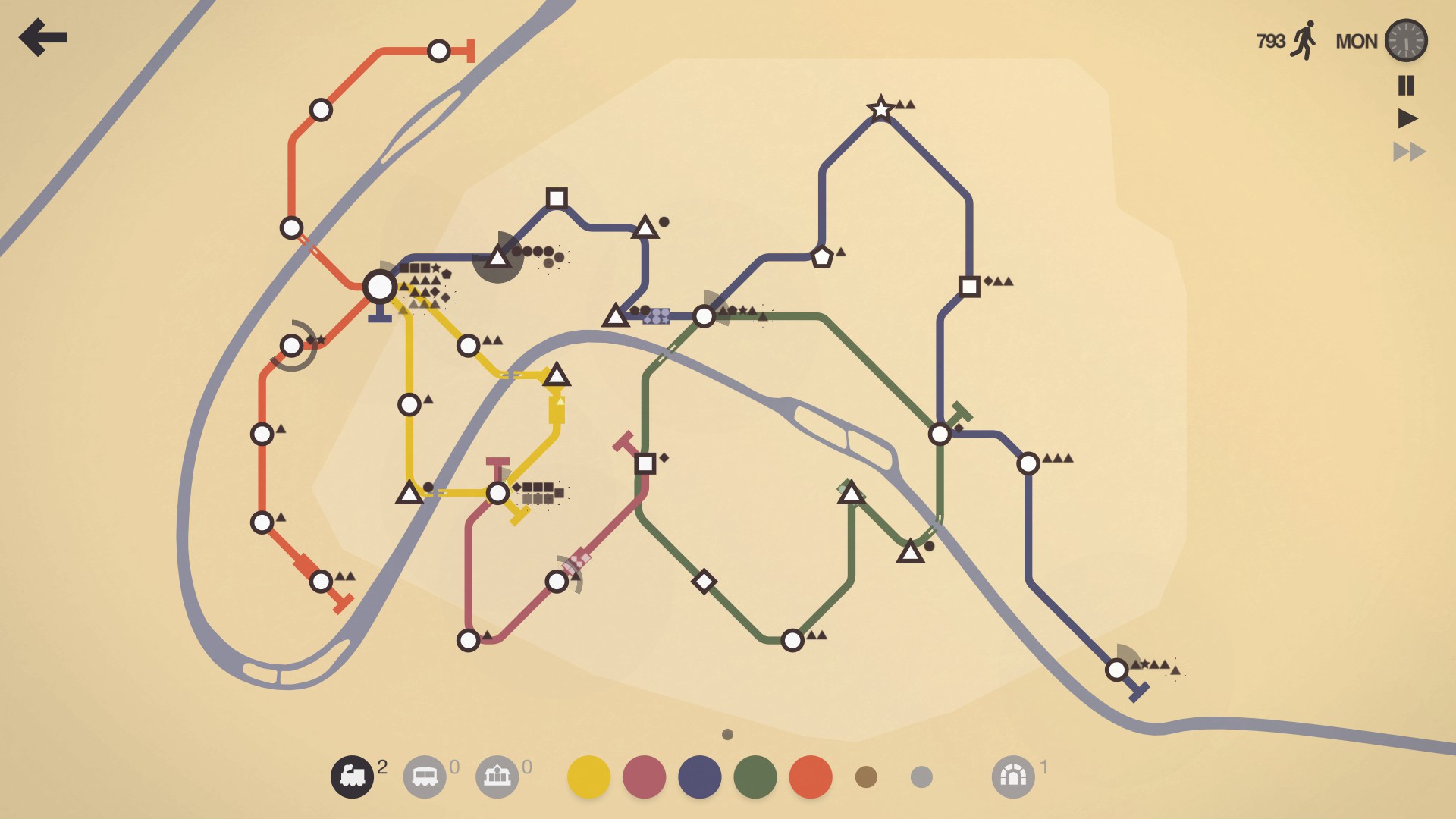Select the green line swatch
This screenshot has height=819, width=1456.
756,776
